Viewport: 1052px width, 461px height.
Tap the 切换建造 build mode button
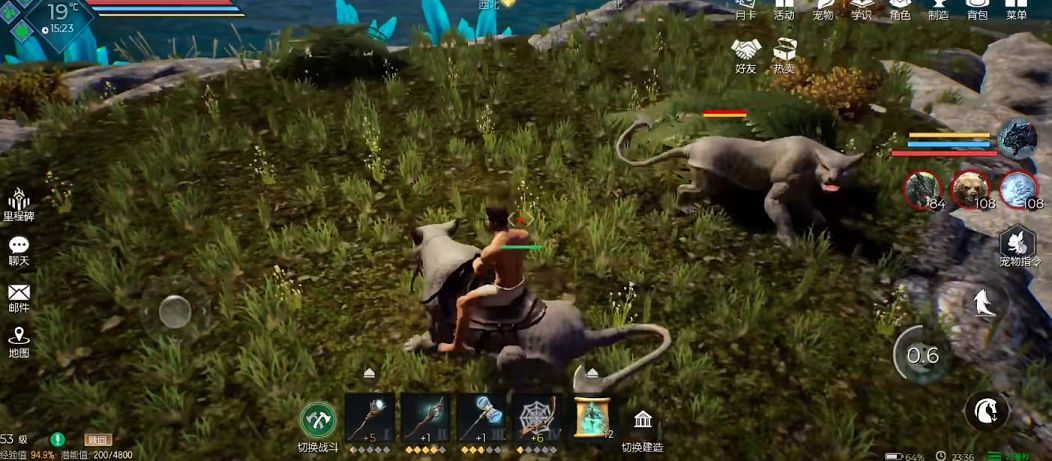click(643, 424)
